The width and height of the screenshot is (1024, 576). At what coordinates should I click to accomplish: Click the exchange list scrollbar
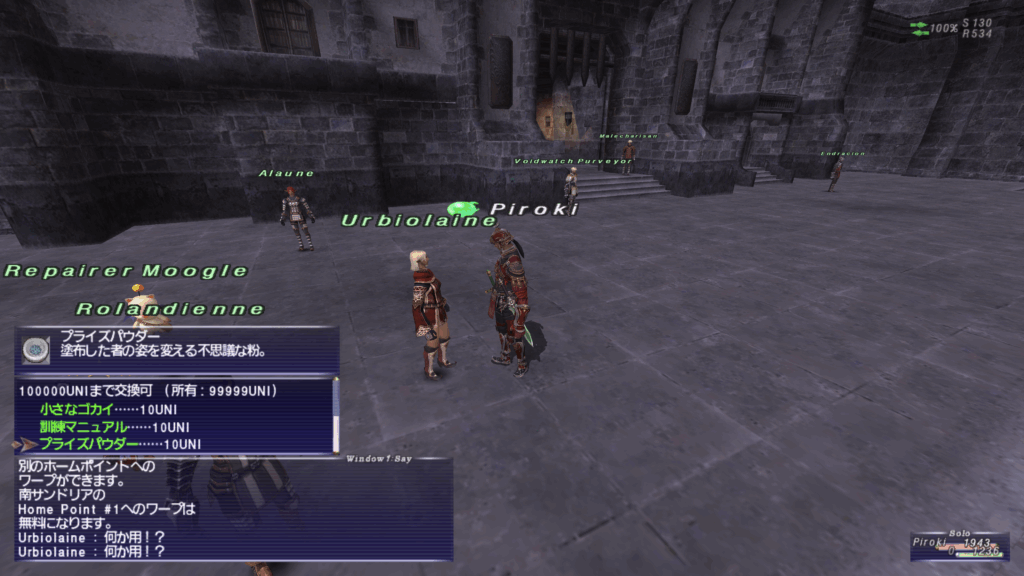tap(336, 414)
